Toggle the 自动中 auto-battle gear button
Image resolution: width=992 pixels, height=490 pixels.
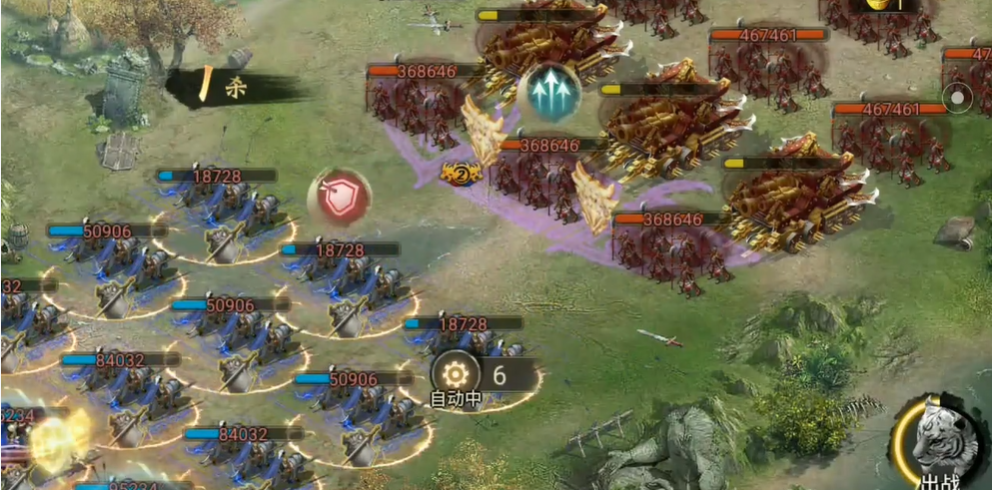tap(455, 374)
